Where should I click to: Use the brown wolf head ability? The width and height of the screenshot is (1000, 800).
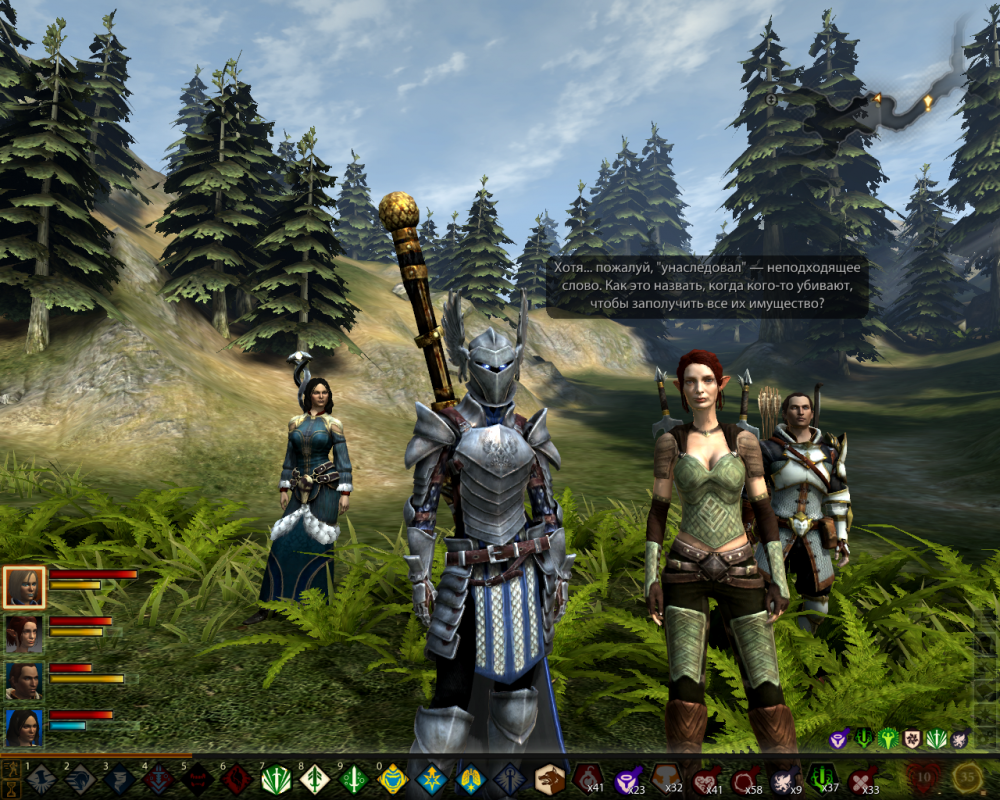tap(549, 779)
